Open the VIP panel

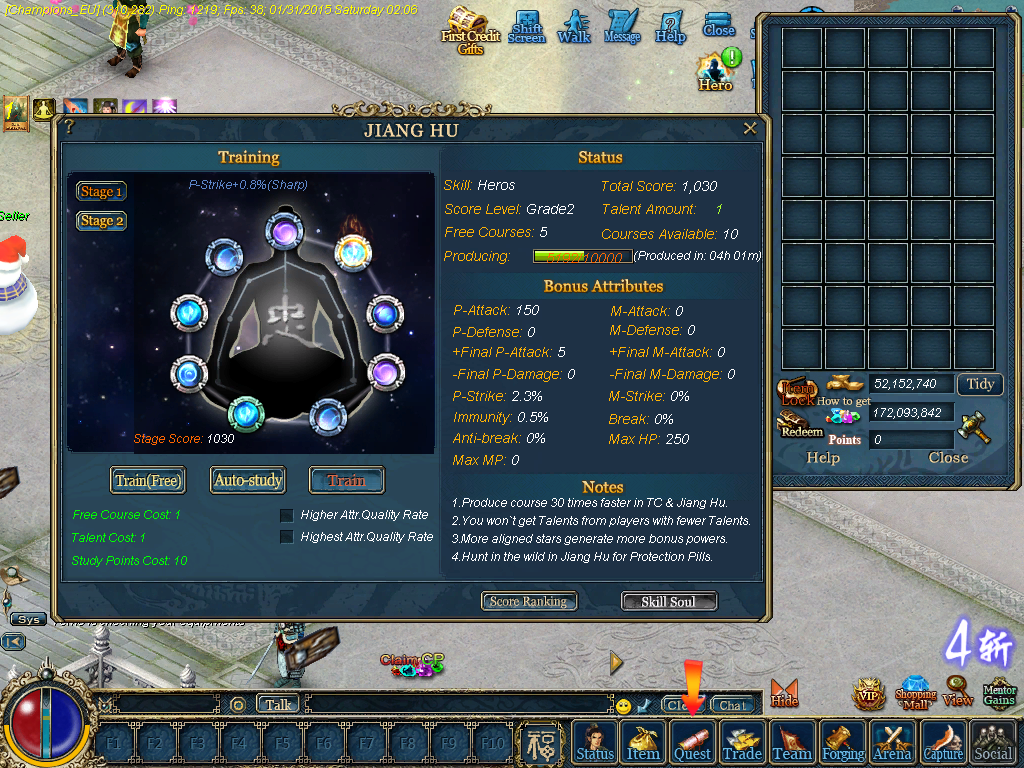click(x=868, y=693)
